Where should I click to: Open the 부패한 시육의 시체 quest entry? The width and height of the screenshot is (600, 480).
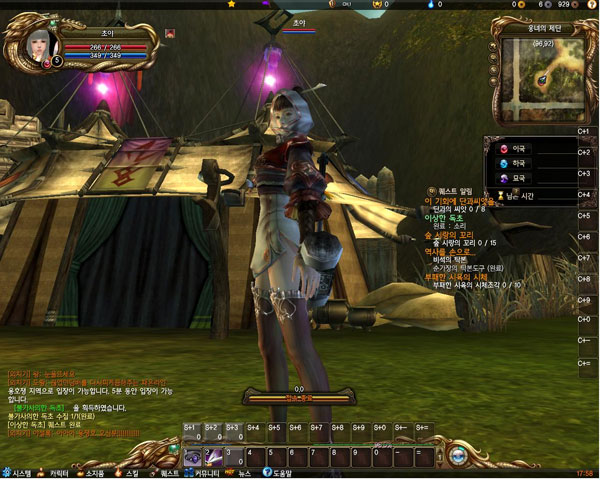(x=460, y=276)
